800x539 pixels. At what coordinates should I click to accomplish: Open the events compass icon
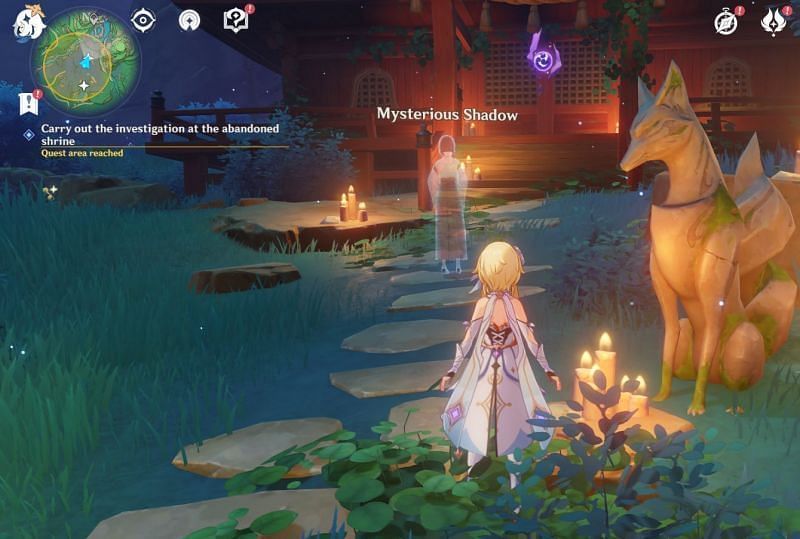pos(725,21)
